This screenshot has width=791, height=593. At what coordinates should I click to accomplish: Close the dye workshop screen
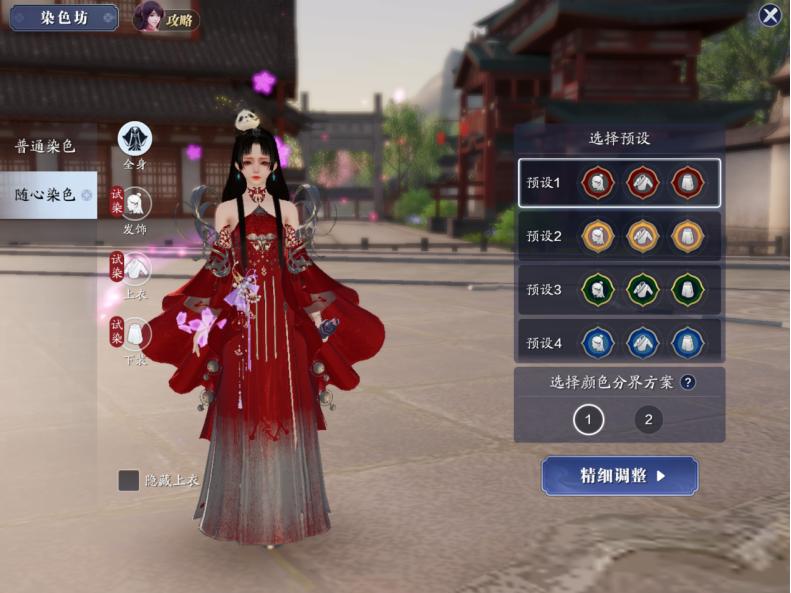pos(769,15)
